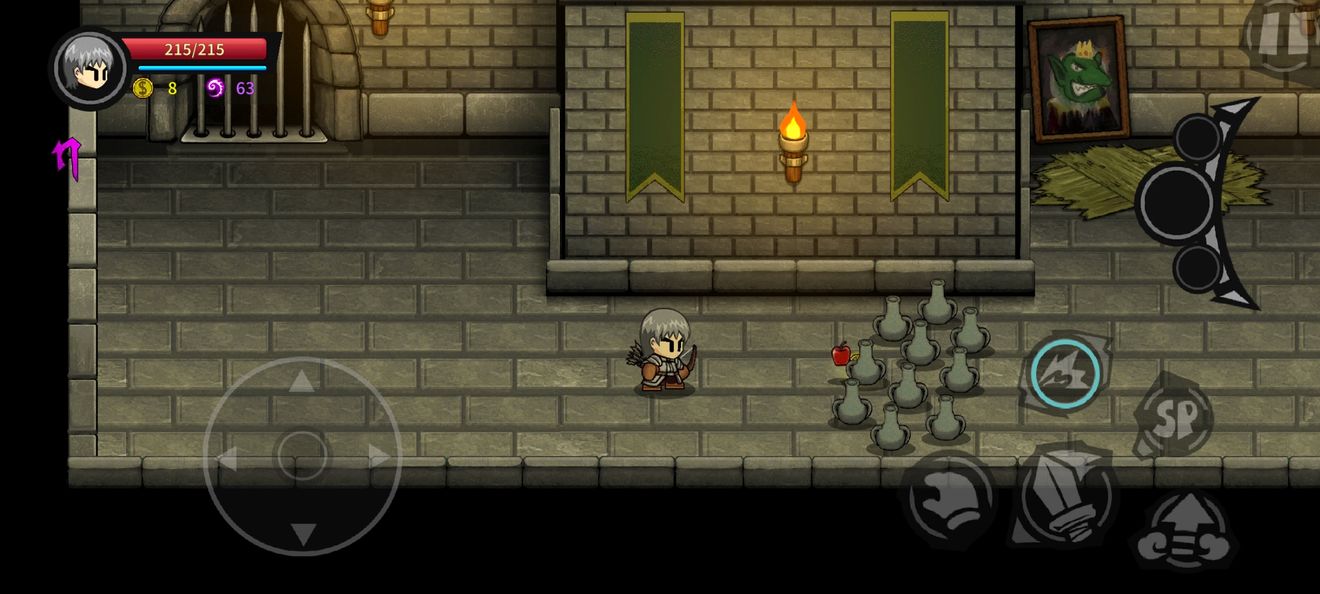Tap the purple rune status icon

pos(67,157)
